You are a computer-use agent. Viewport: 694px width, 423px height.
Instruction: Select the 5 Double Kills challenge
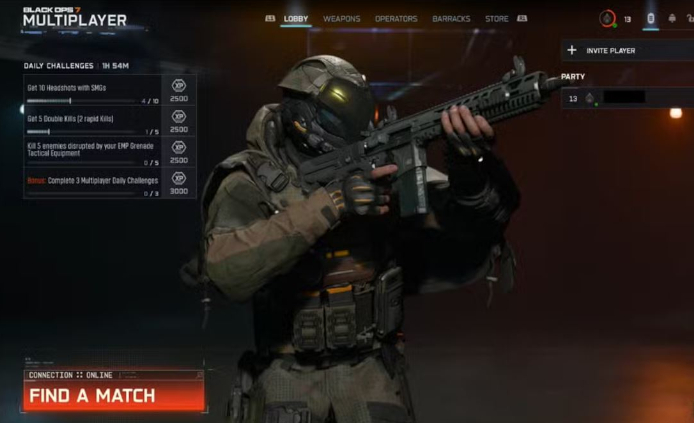(109, 123)
